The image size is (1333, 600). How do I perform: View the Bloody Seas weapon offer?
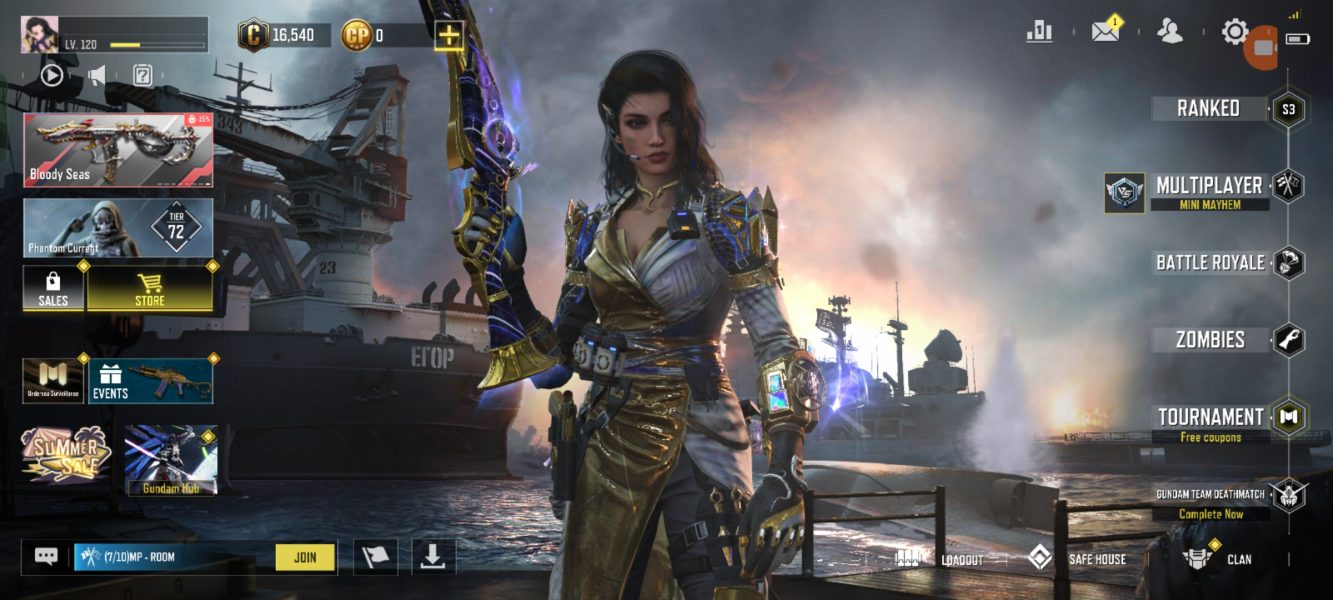[118, 150]
